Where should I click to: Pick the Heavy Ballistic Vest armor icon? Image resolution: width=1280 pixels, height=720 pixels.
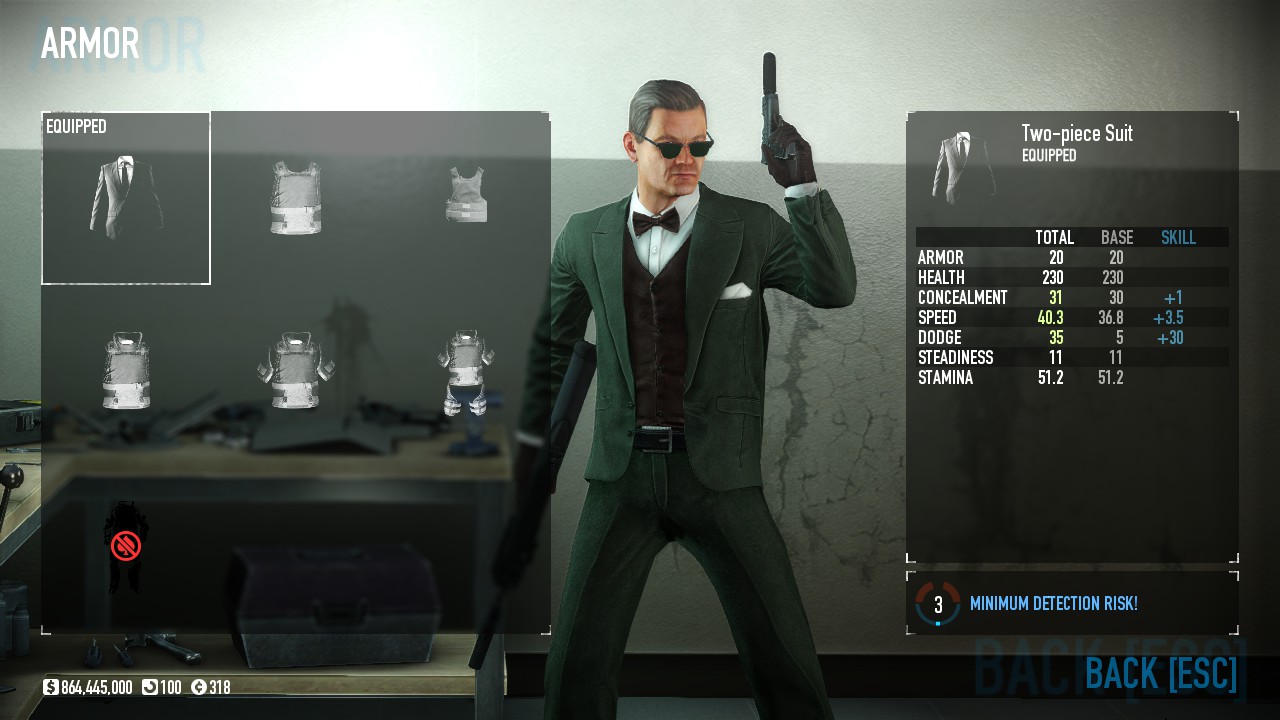click(x=125, y=370)
